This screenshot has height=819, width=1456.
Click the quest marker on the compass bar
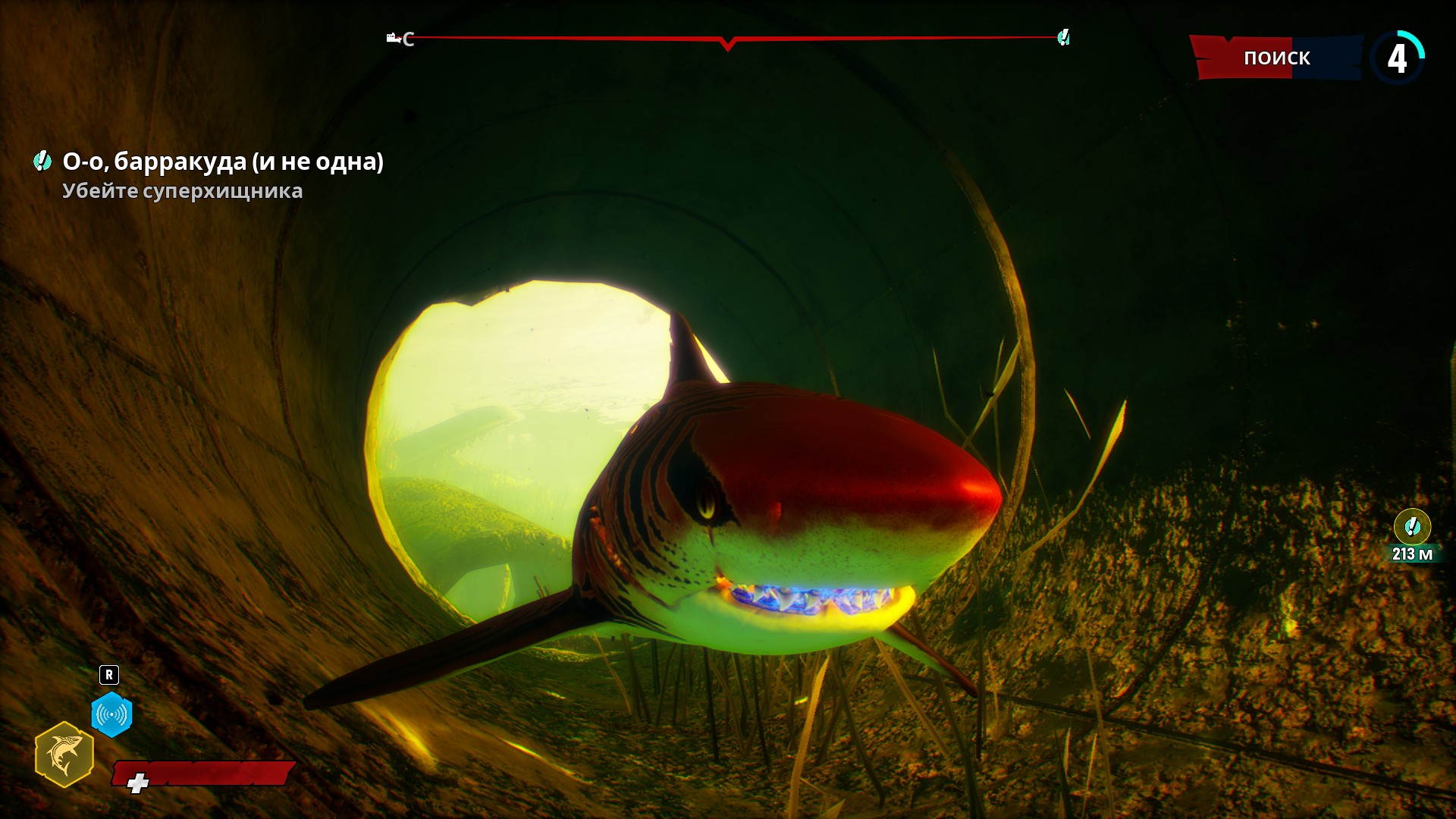pyautogui.click(x=1063, y=38)
